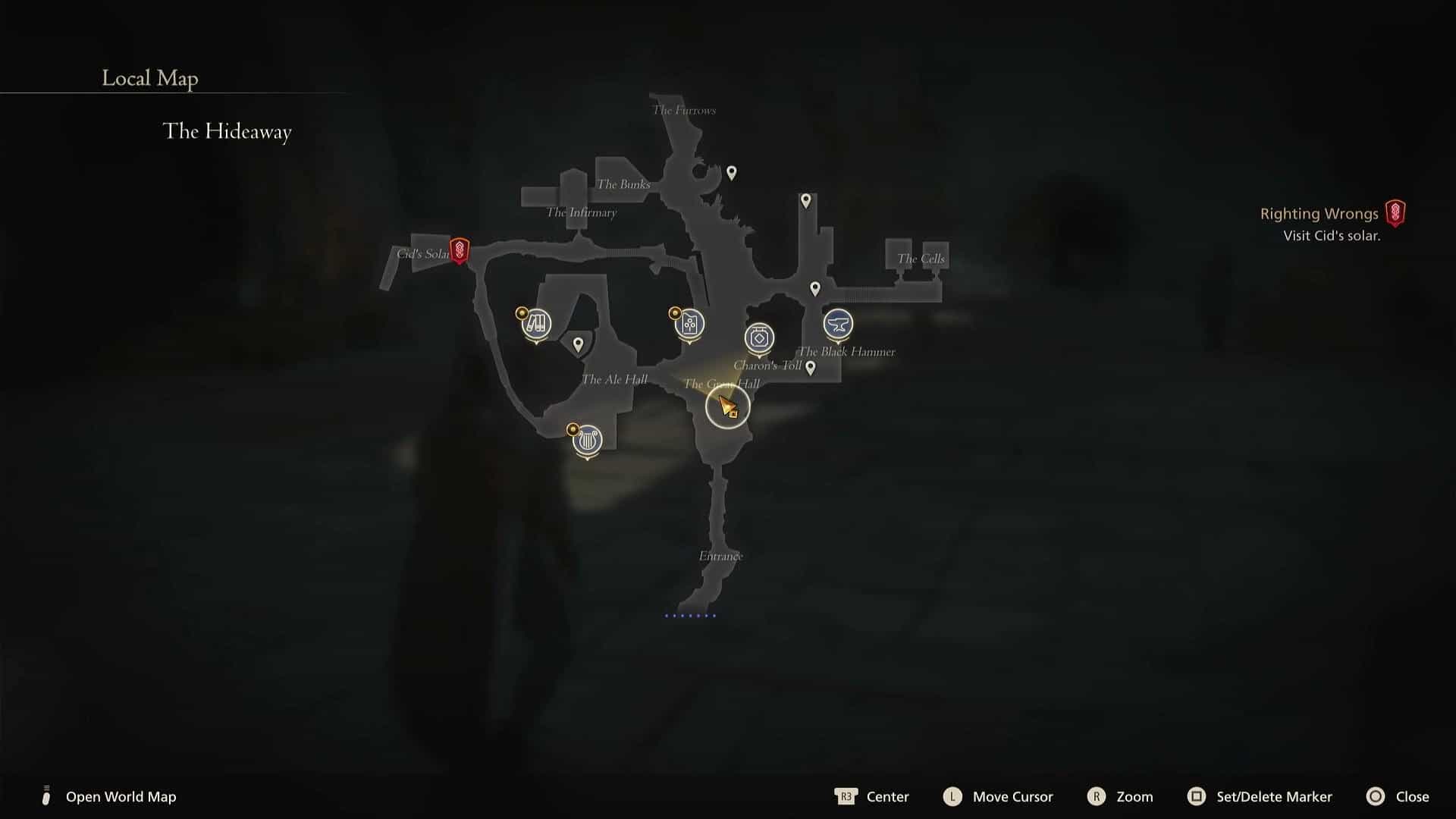Click the Set/Delete Marker square button icon
This screenshot has width=1456, height=819.
(1198, 797)
